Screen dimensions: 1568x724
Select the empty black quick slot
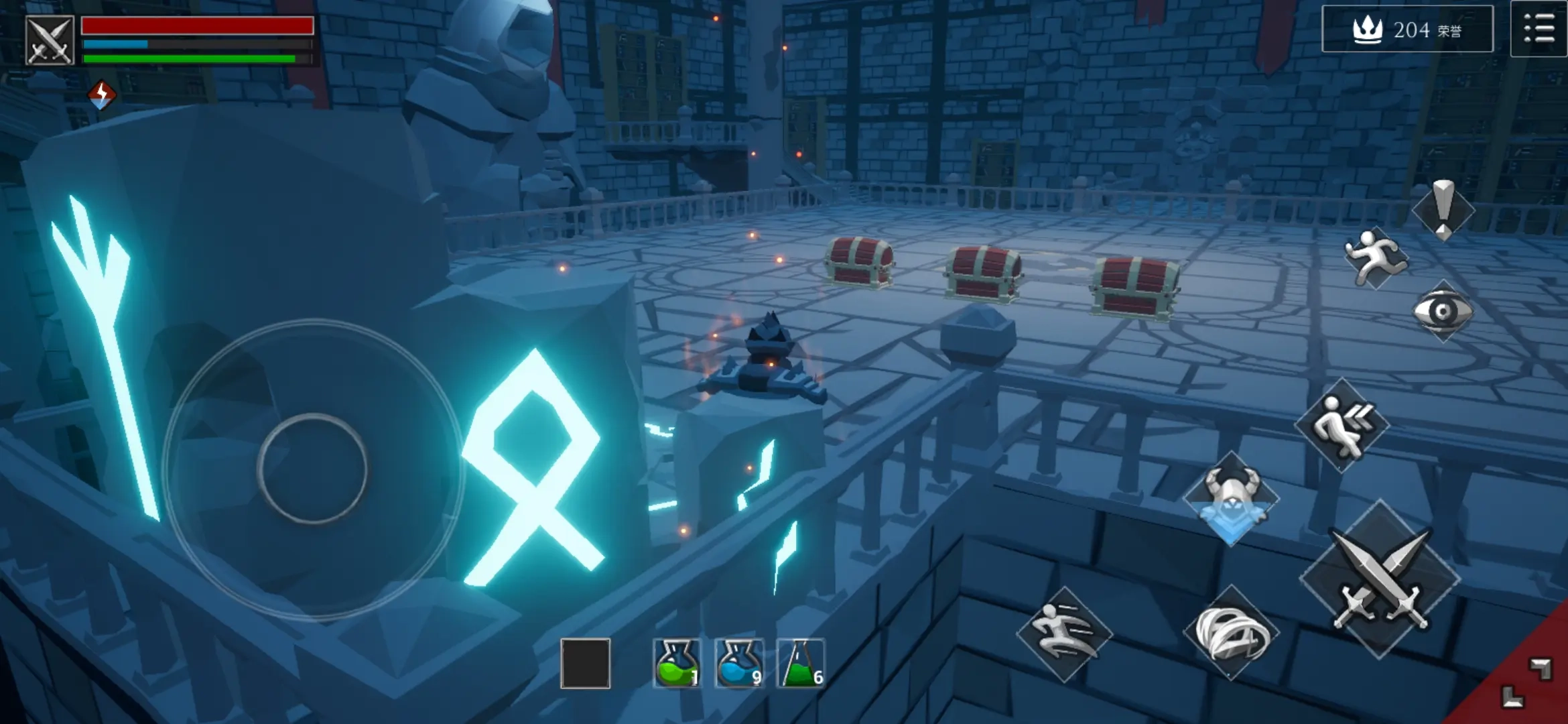(585, 664)
